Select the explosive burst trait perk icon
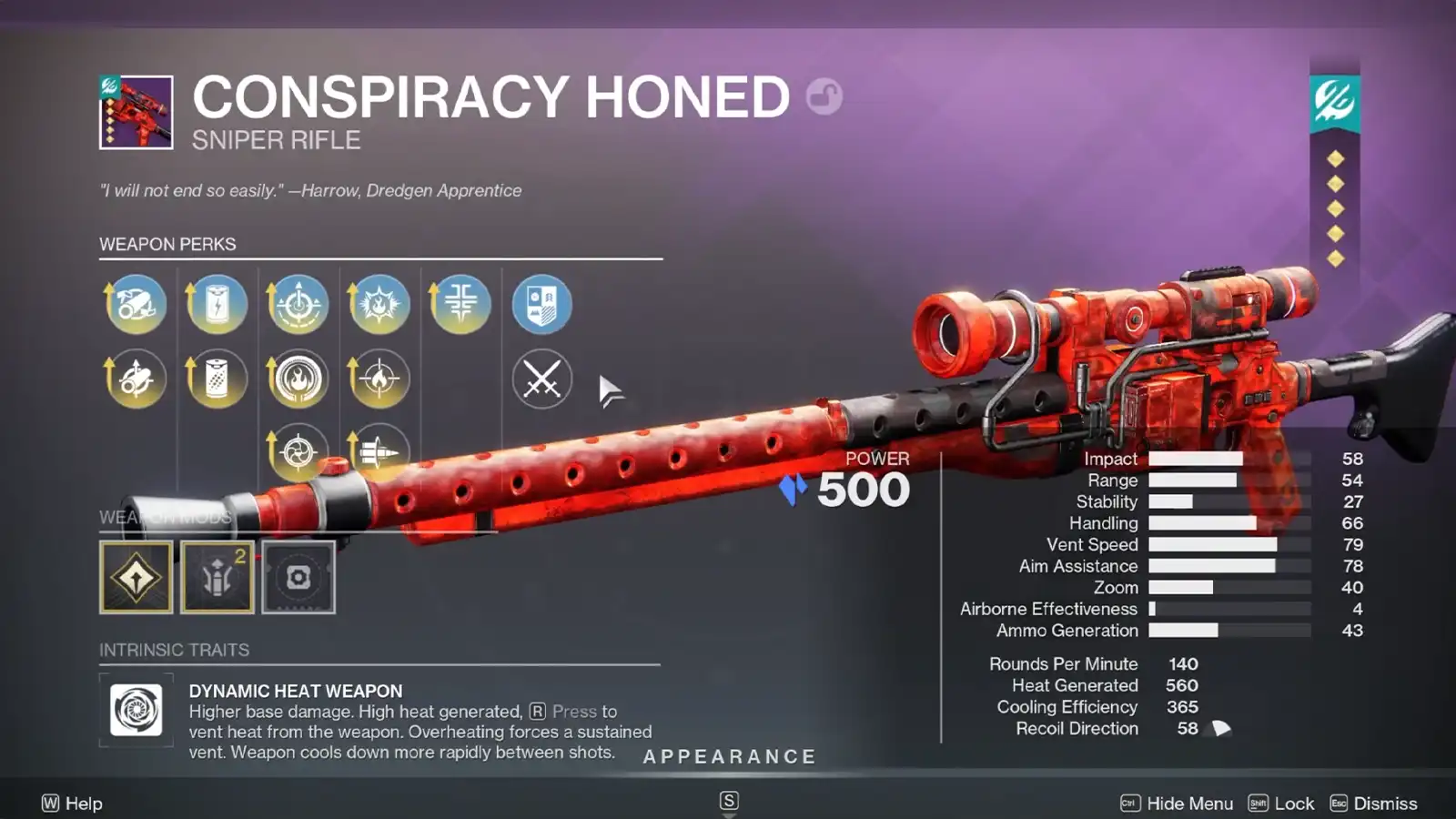1456x819 pixels. pyautogui.click(x=379, y=305)
